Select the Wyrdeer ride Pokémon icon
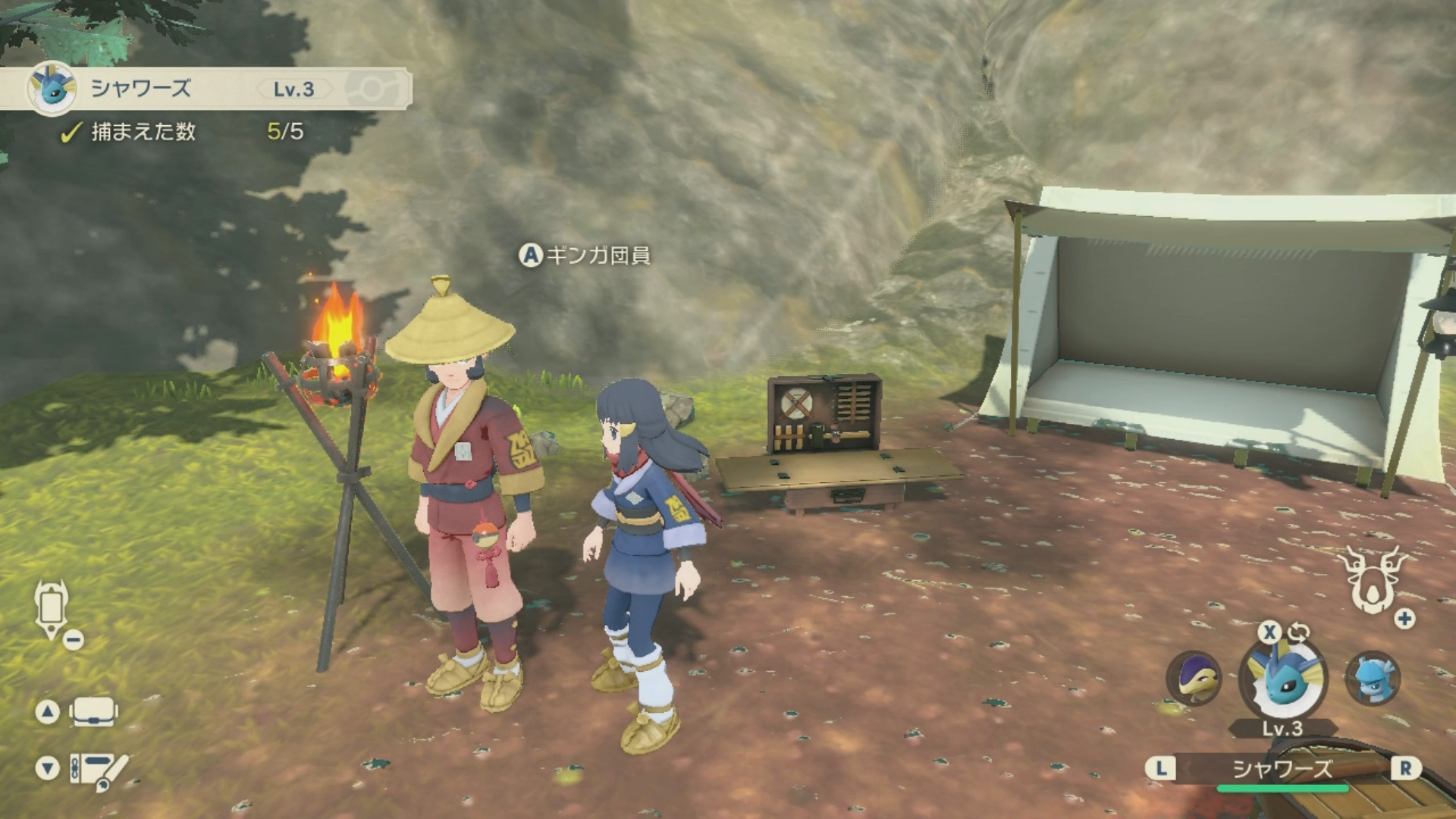The height and width of the screenshot is (819, 1456). tap(1371, 582)
